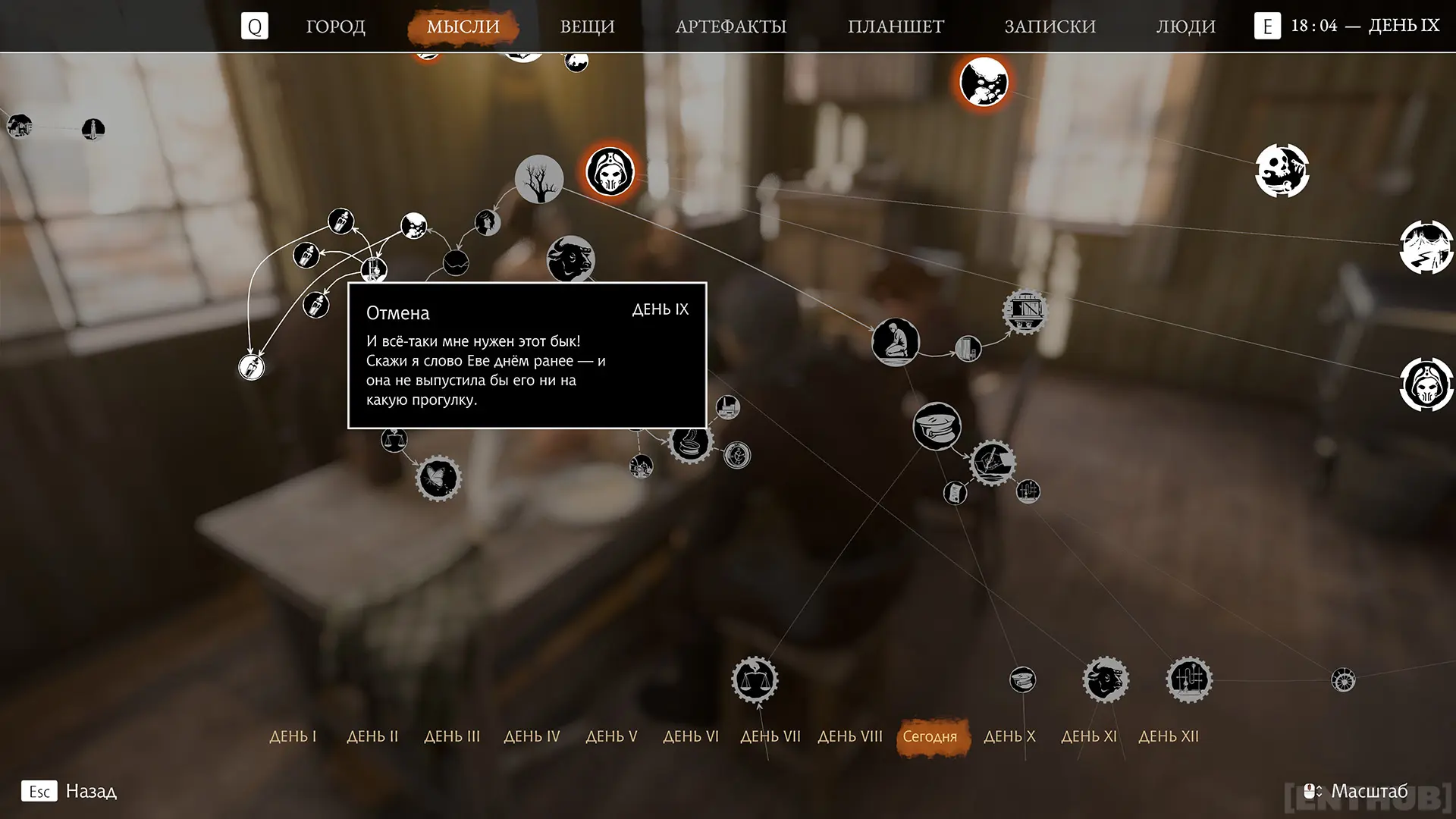1456x819 pixels.
Task: Click the train wagon thought node
Action: point(1025,310)
